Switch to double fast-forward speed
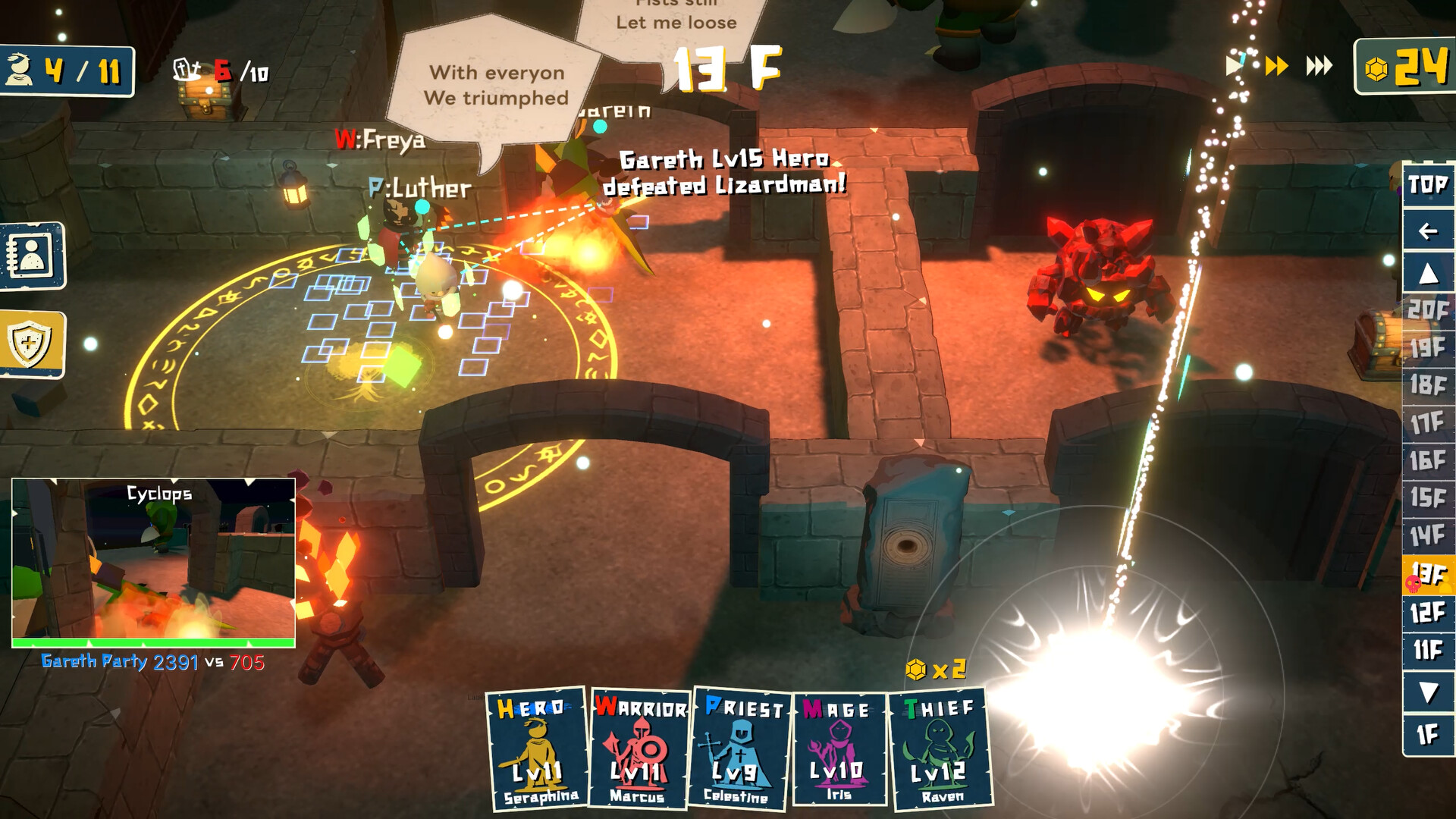The image size is (1456, 819). pos(1277,66)
